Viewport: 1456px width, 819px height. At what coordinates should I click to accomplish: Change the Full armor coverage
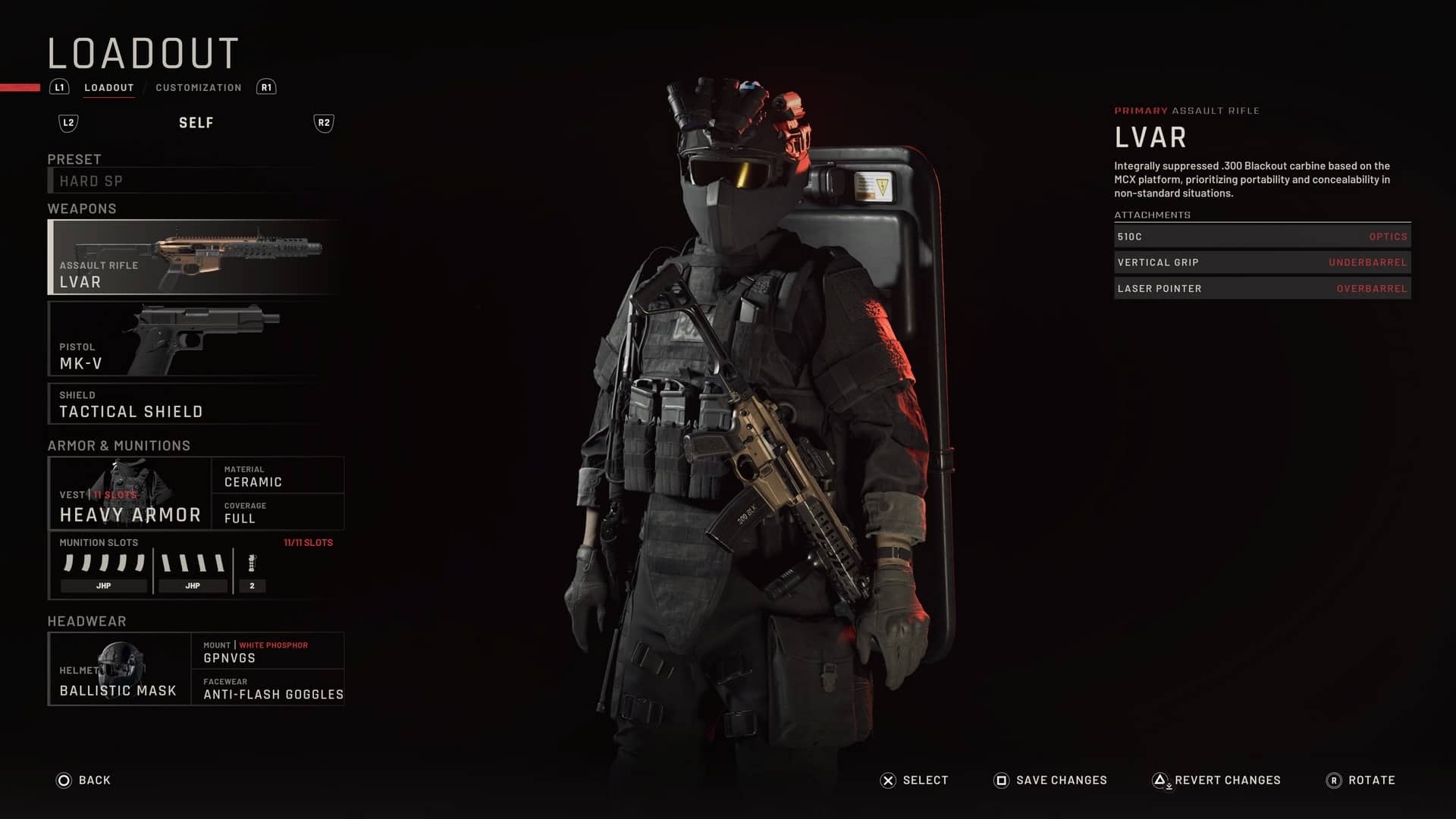point(278,512)
